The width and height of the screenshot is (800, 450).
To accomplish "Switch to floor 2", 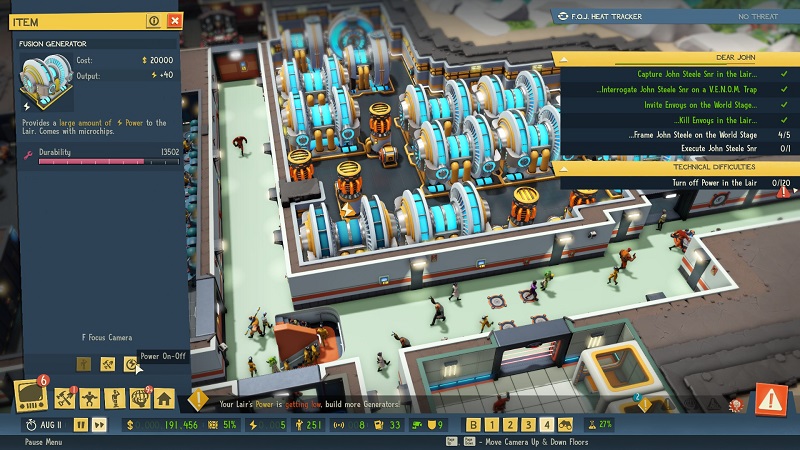I will [510, 425].
